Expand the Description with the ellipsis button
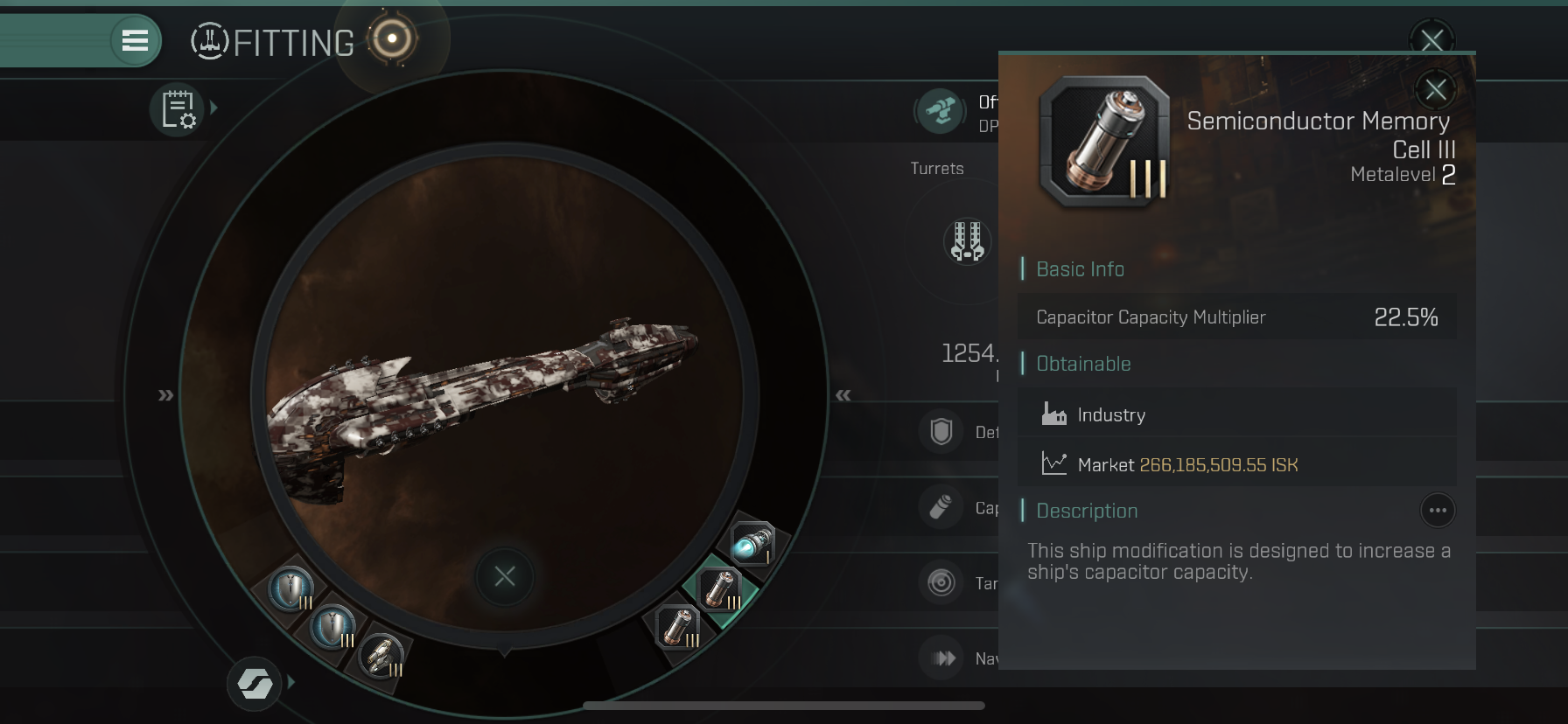This screenshot has width=1568, height=724. click(1437, 511)
